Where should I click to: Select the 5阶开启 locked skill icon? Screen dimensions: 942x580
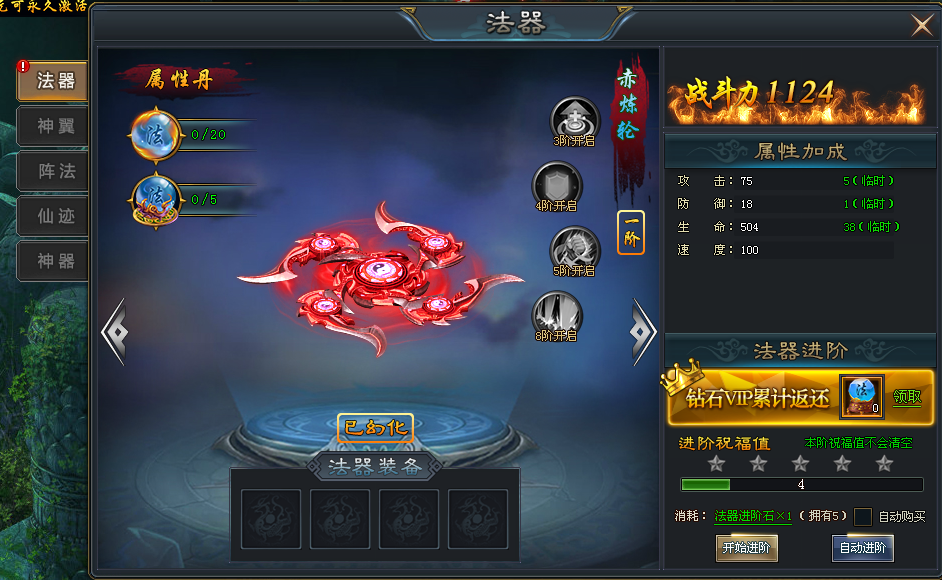click(x=575, y=249)
